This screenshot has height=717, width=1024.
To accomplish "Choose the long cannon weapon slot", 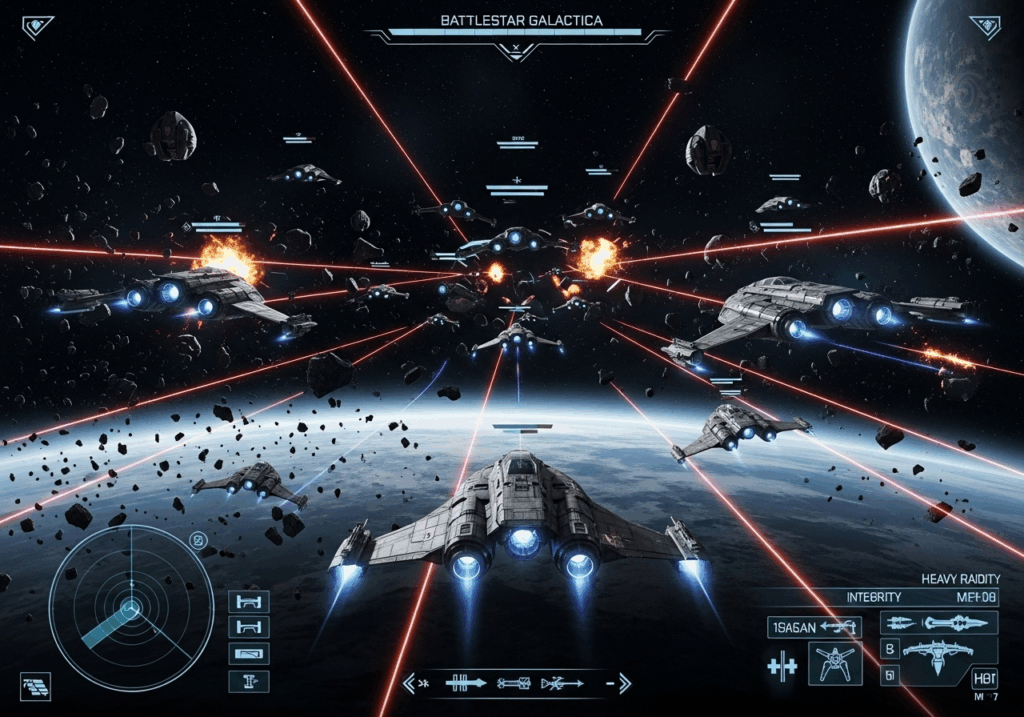I will coord(939,623).
